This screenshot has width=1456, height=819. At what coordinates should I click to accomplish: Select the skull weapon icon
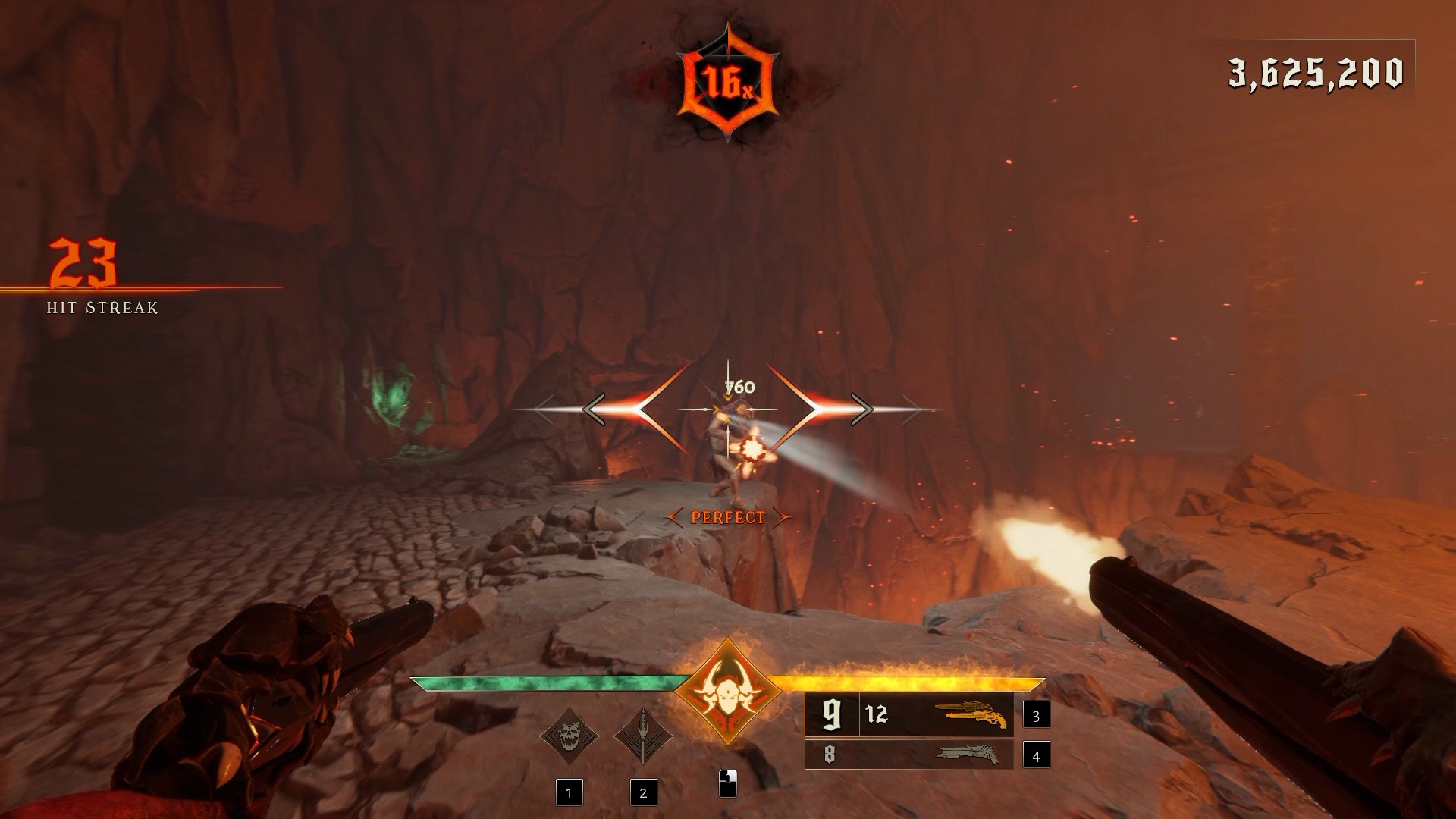tap(569, 736)
